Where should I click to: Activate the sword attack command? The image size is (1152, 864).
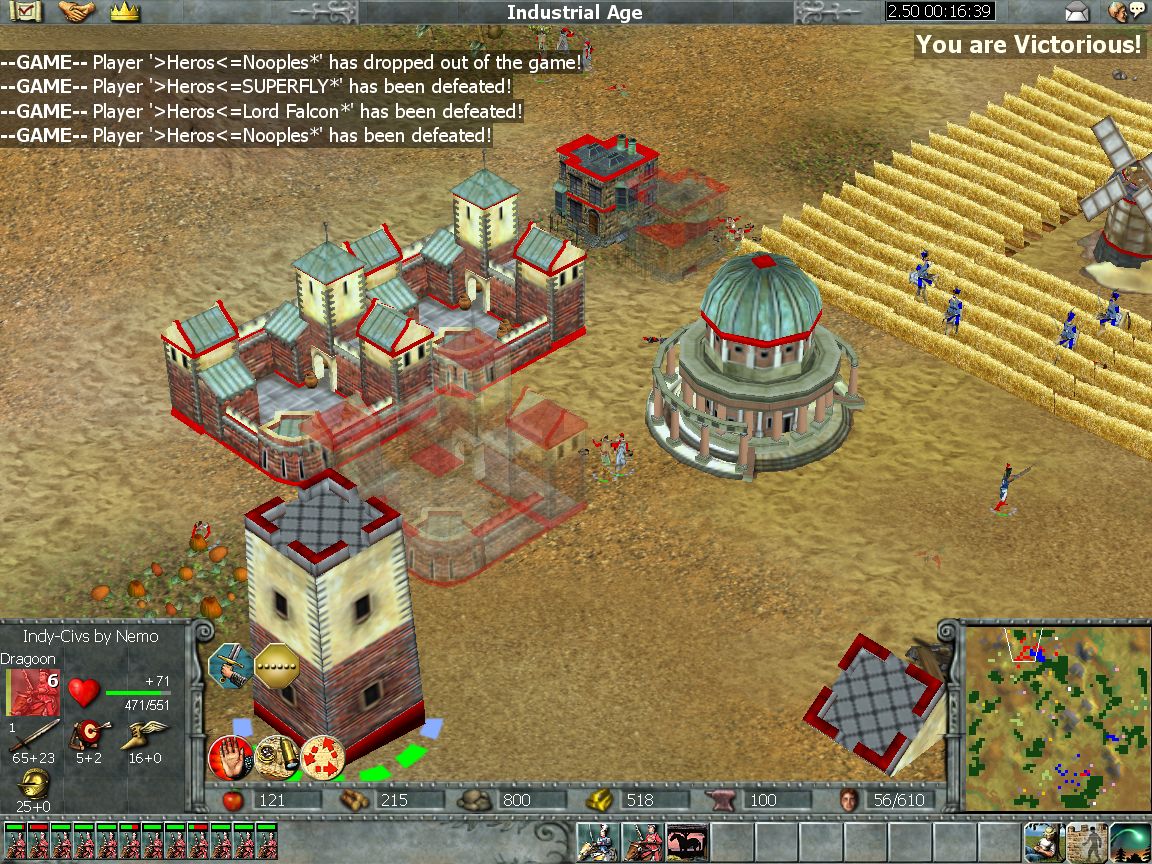pos(228,666)
